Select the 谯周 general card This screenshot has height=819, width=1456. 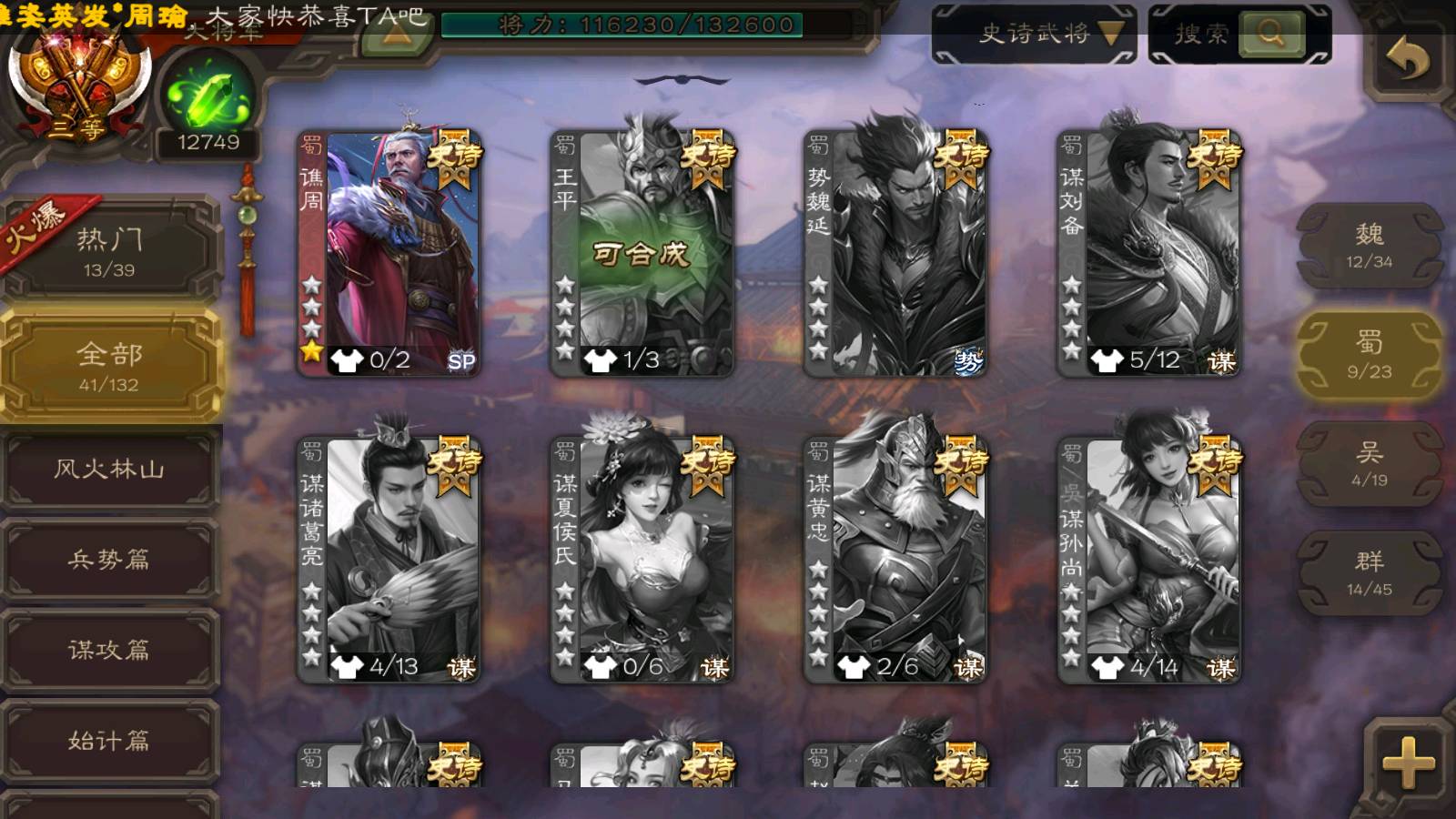point(389,253)
